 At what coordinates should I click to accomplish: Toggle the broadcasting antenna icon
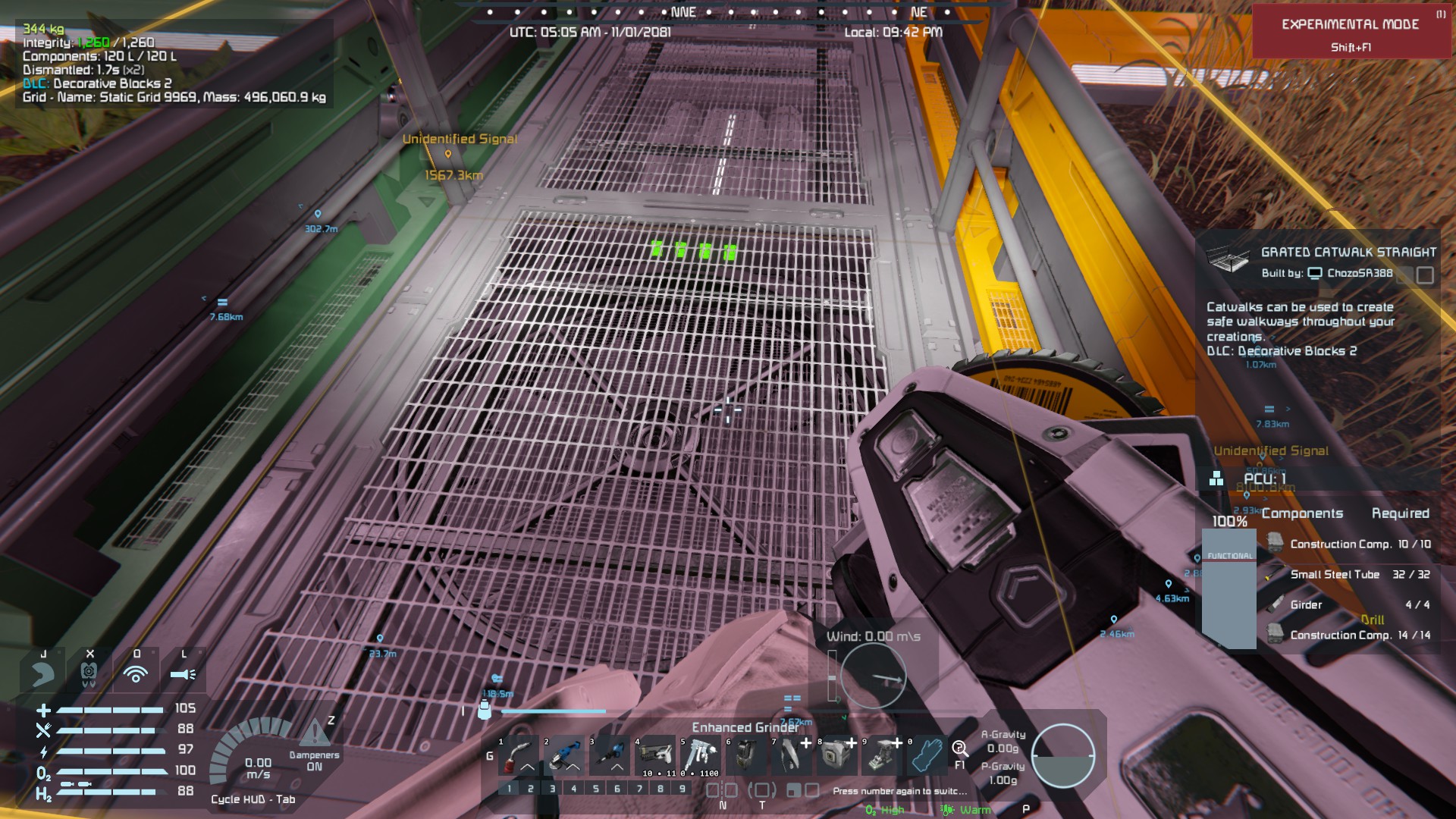tap(136, 673)
